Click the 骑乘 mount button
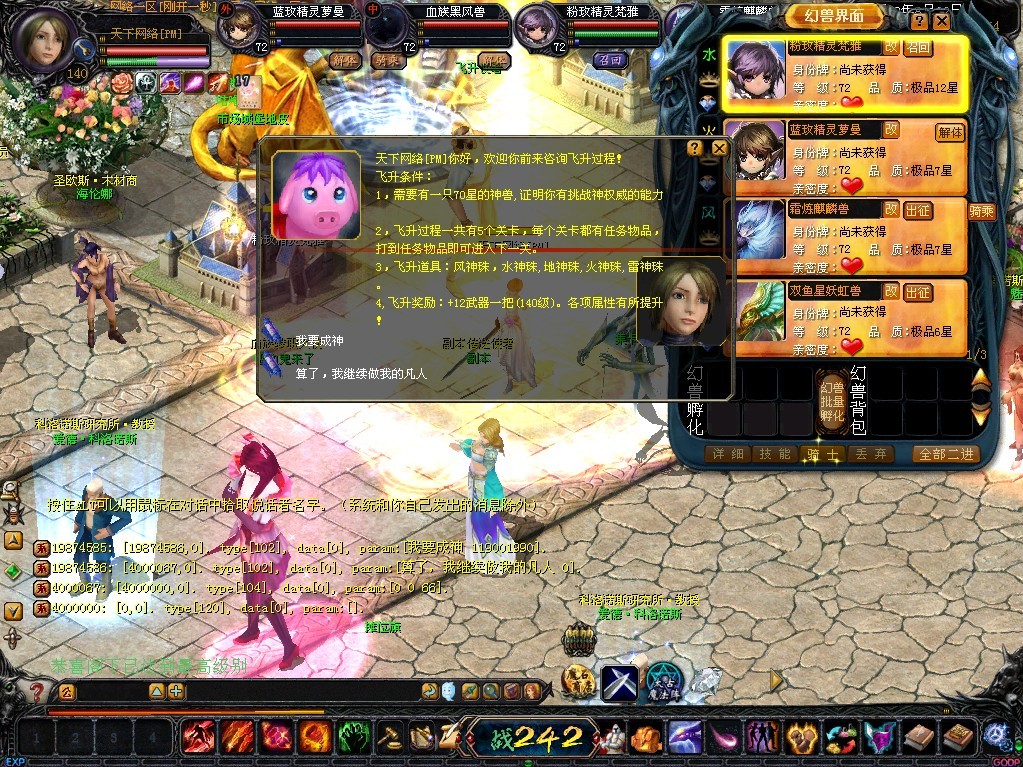The image size is (1023, 767). coord(981,210)
